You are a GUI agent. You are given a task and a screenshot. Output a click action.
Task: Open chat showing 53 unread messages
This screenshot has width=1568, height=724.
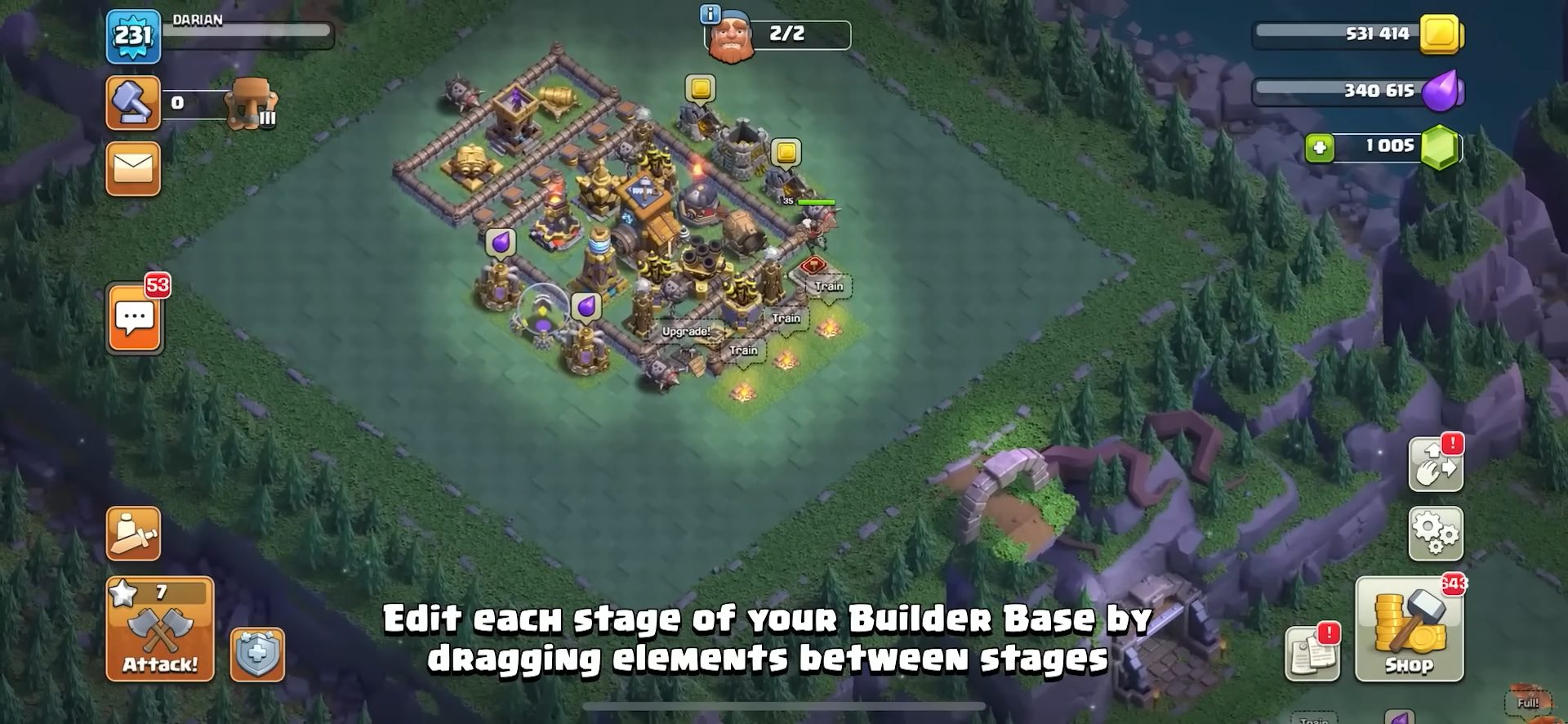pos(133,317)
